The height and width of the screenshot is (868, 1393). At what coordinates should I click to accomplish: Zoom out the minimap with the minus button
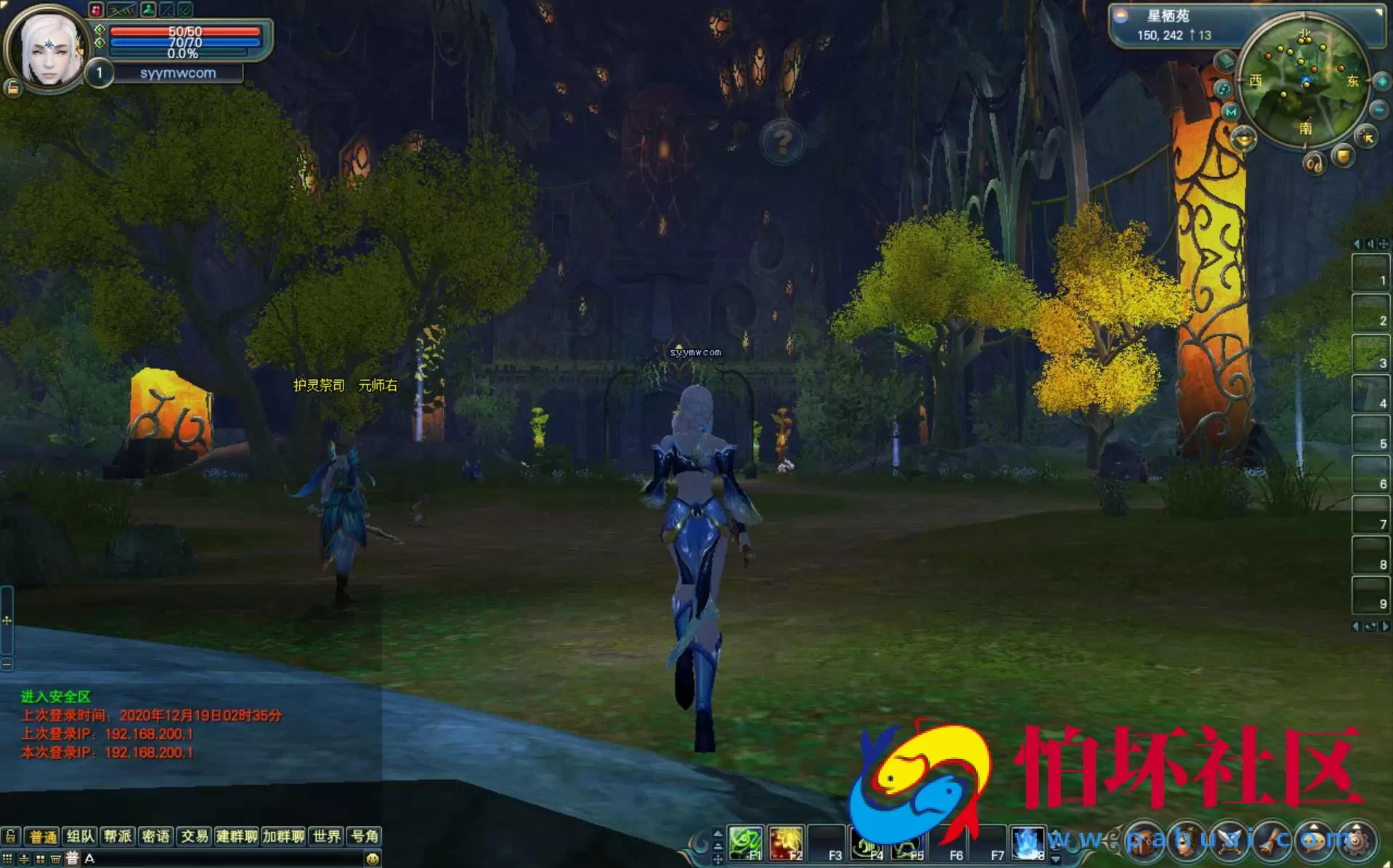point(1379,110)
